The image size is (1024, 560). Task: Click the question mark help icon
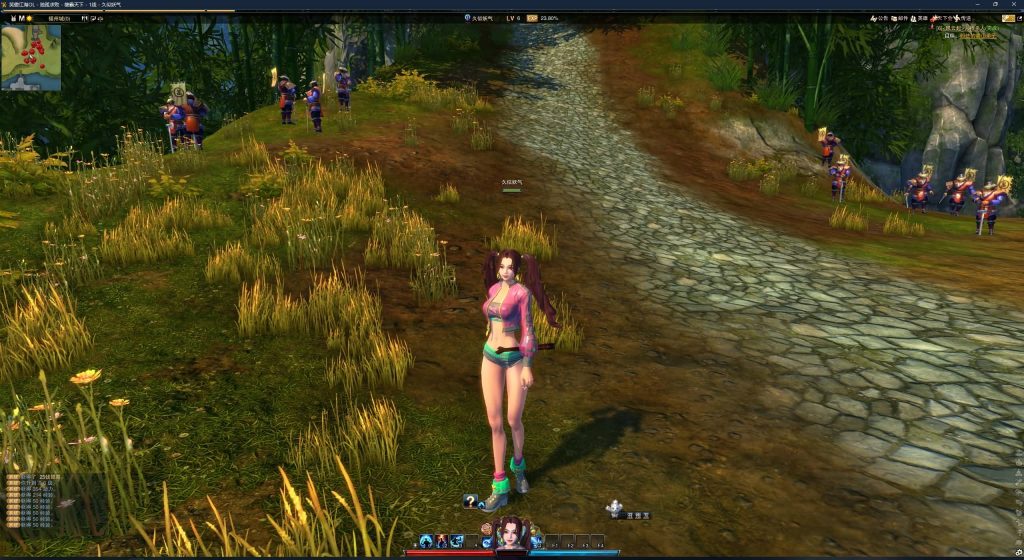(x=470, y=501)
